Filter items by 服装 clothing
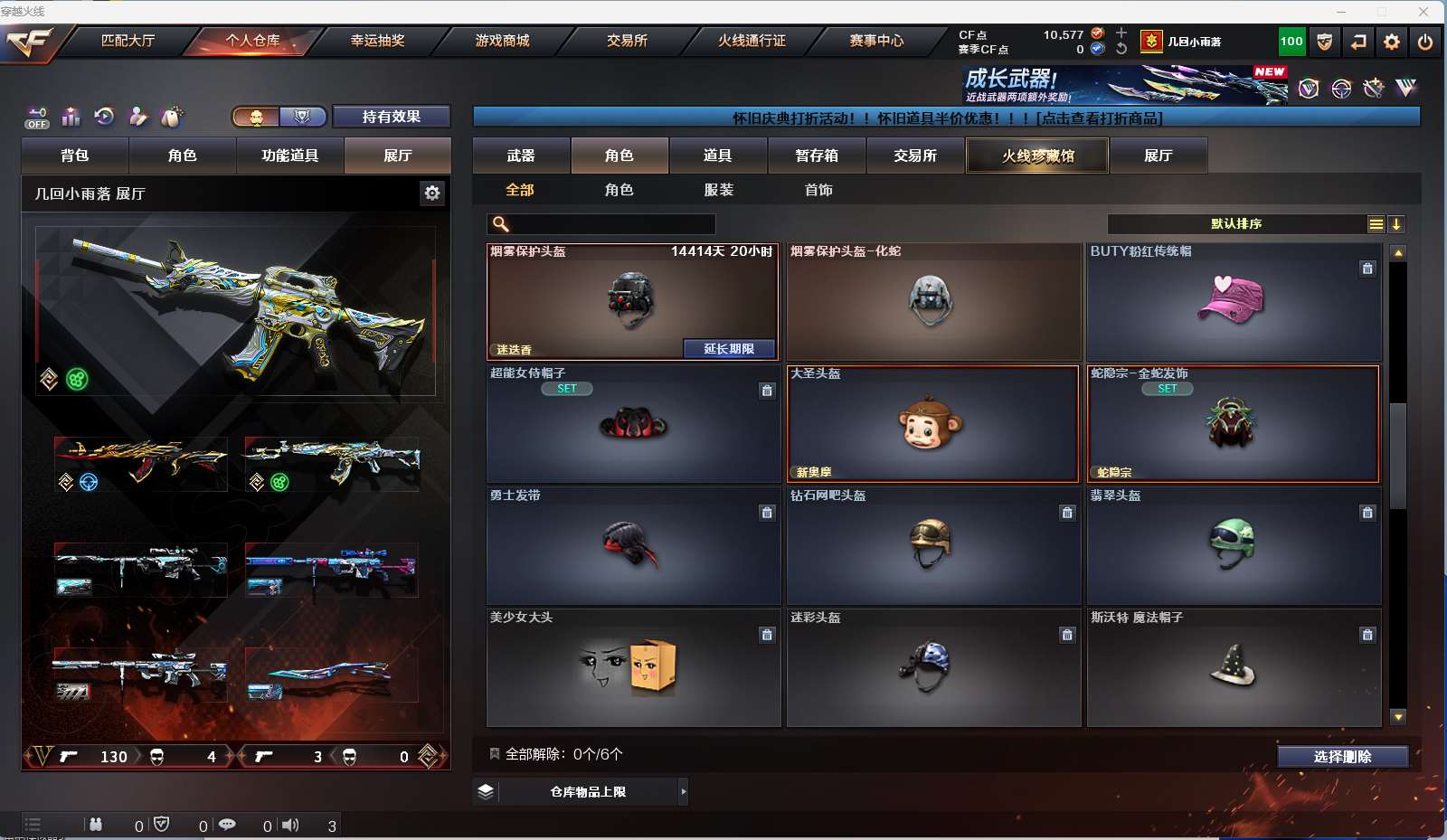Screen dimensions: 1447x840 [x=719, y=190]
